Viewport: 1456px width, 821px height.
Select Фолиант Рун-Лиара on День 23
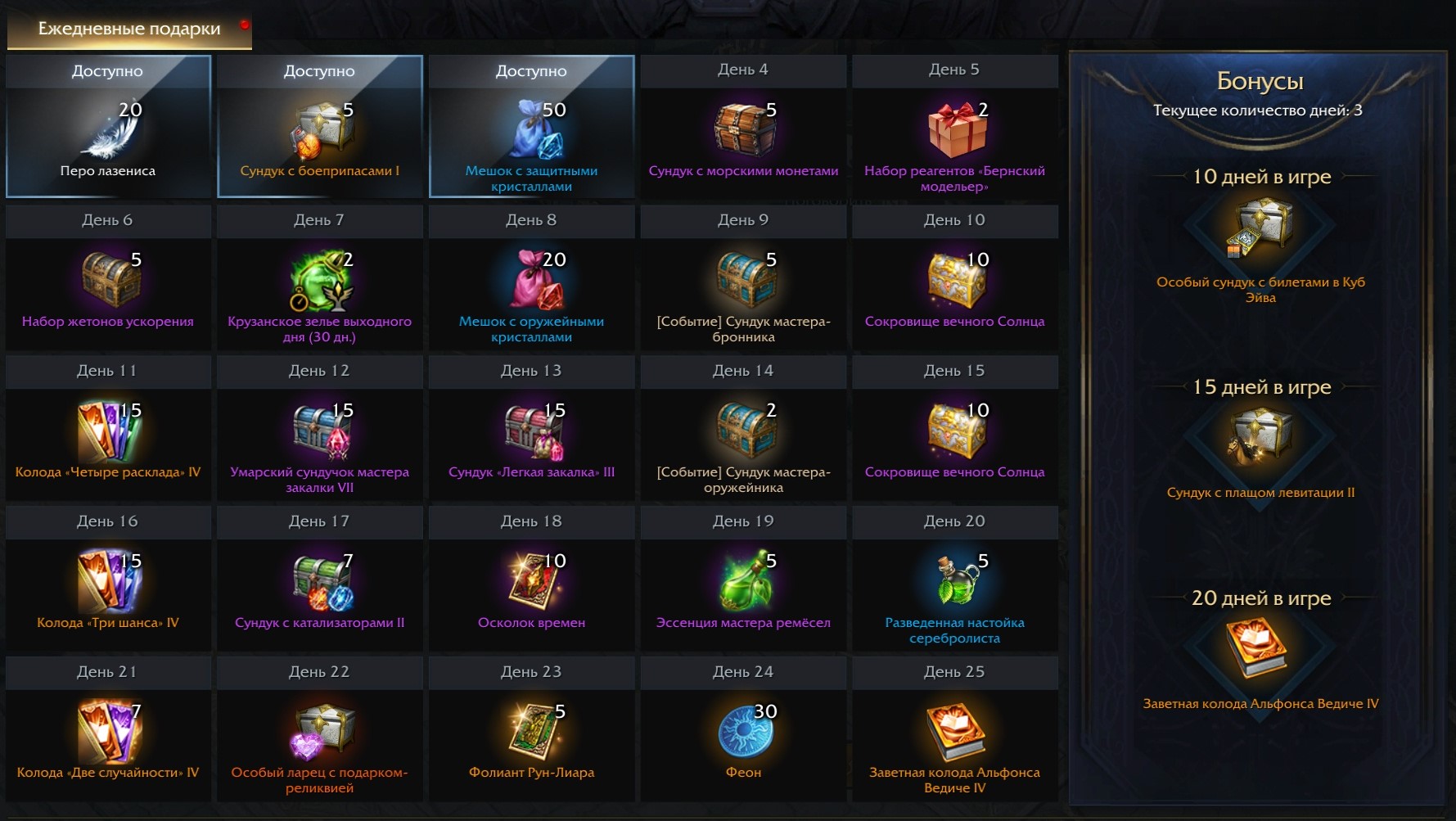[531, 733]
